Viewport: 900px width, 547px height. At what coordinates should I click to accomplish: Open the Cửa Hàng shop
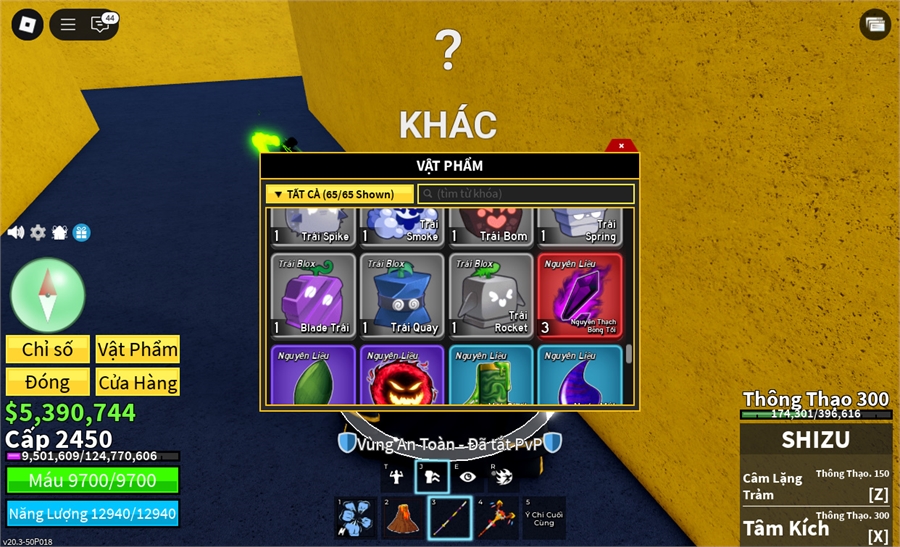[138, 382]
